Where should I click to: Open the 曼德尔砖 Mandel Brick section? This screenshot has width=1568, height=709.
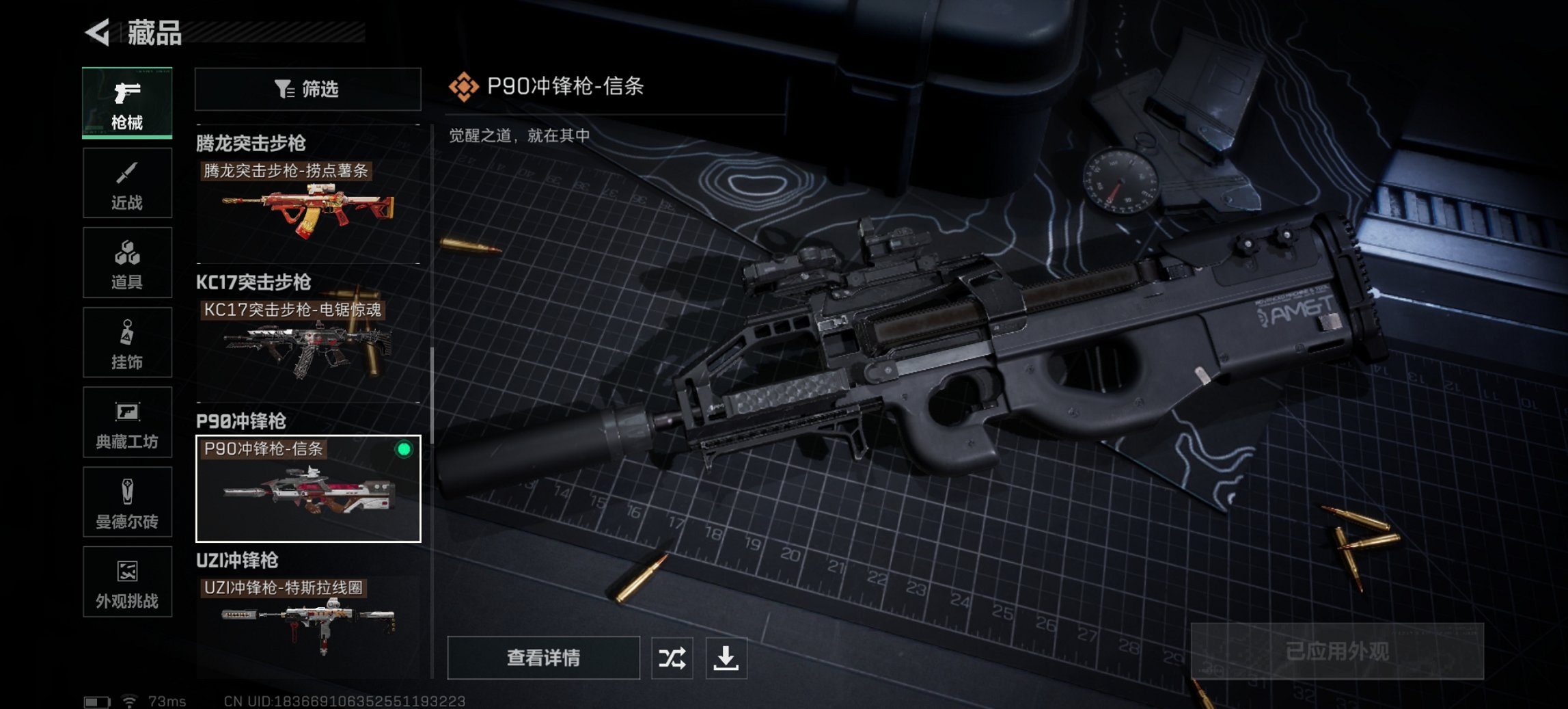(127, 503)
